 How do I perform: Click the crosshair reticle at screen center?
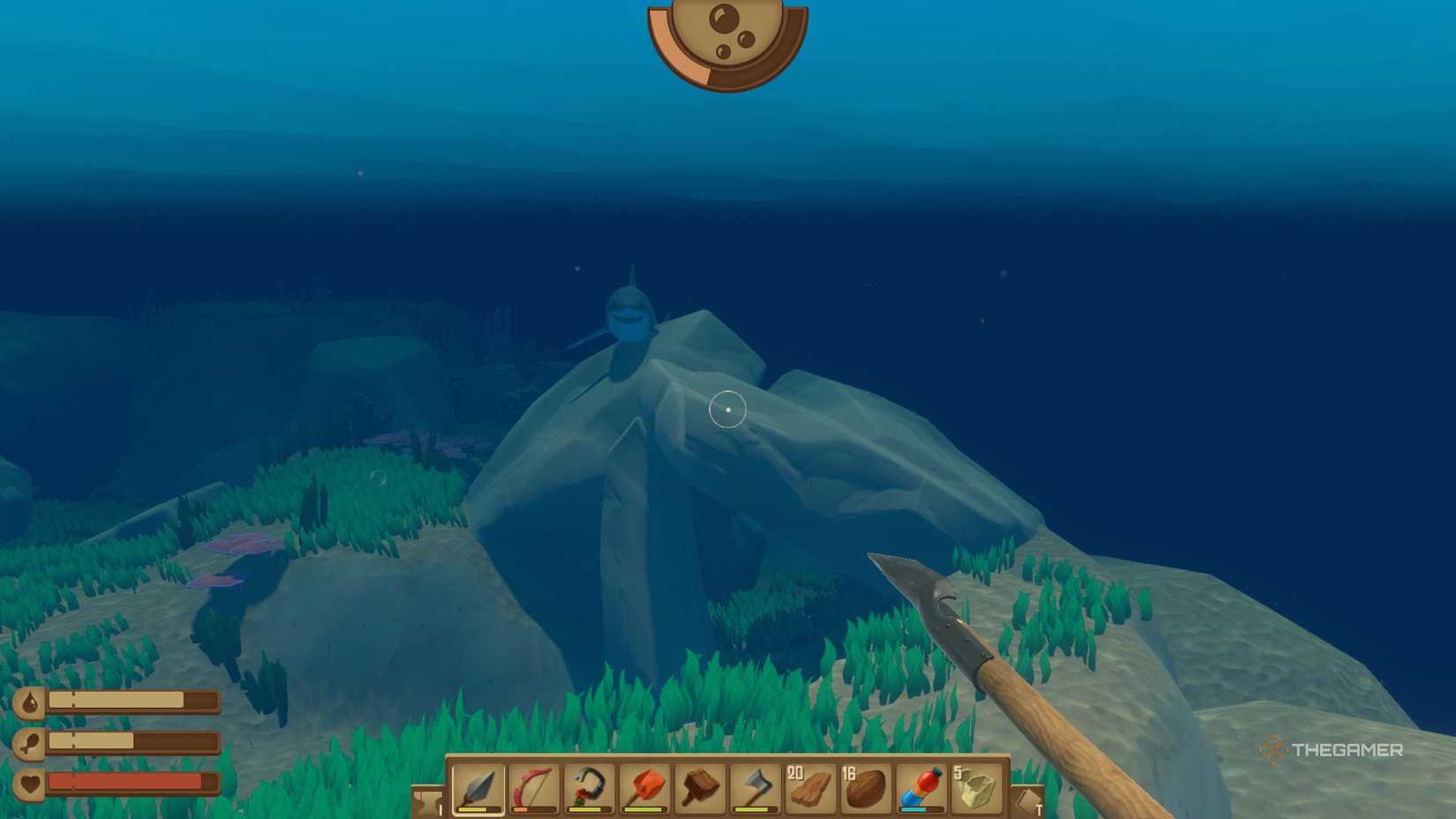tap(728, 409)
